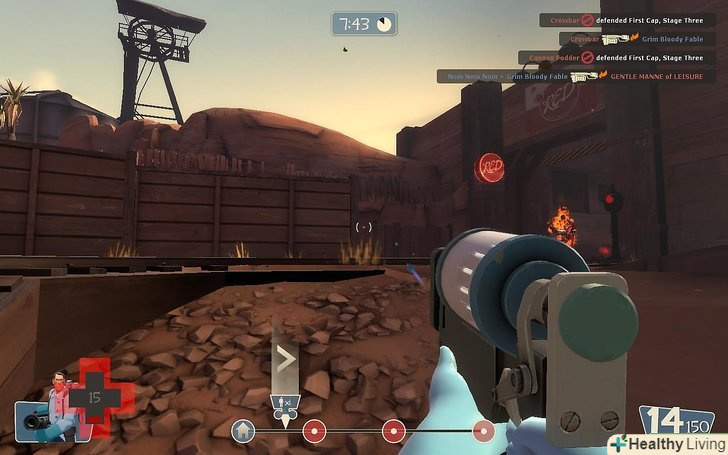
Task: Select Cannon Fodder's 'defended First Cap' feed entry
Action: pos(617,58)
